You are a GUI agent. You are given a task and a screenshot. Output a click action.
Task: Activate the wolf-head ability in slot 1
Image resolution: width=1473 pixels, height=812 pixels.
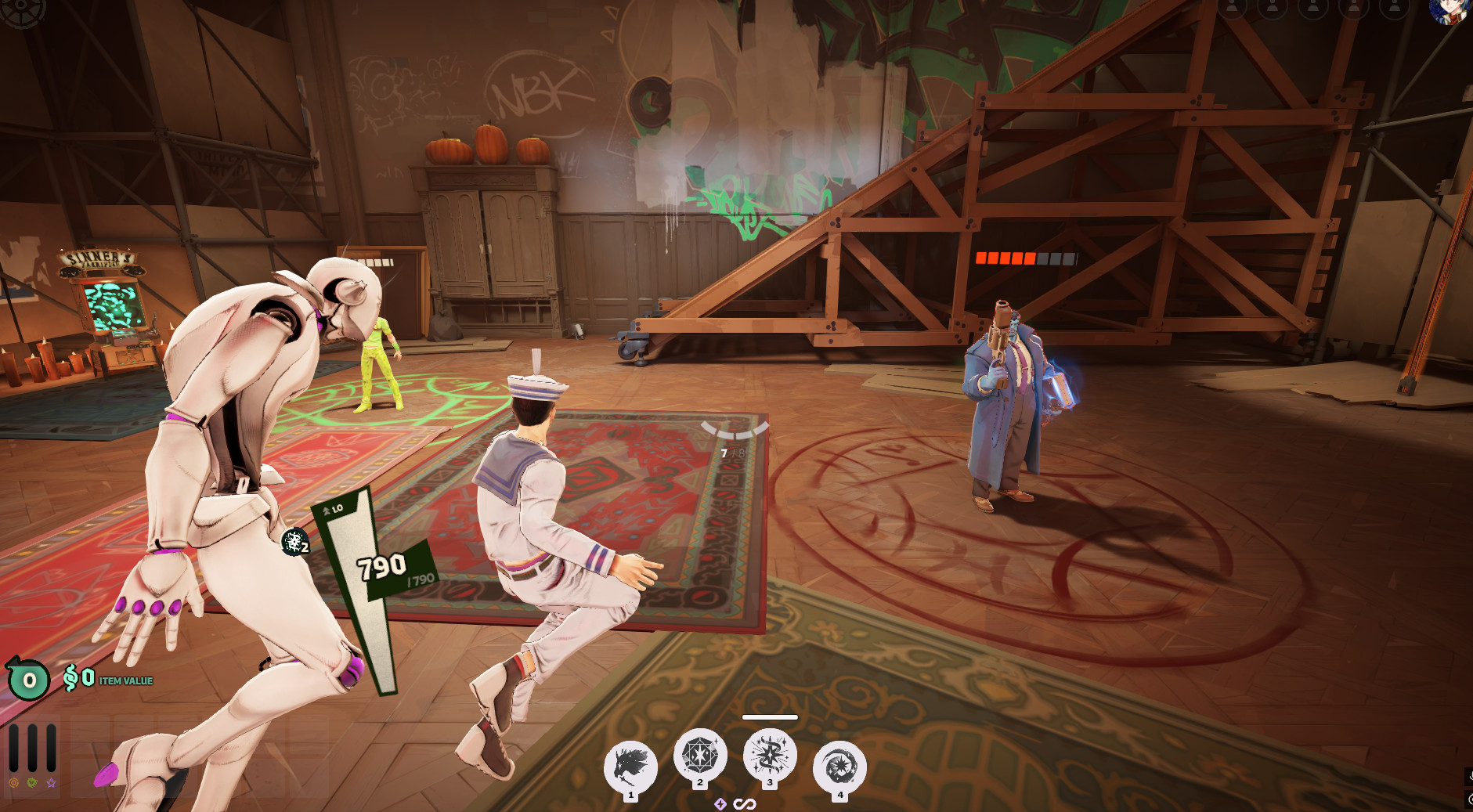pyautogui.click(x=630, y=767)
